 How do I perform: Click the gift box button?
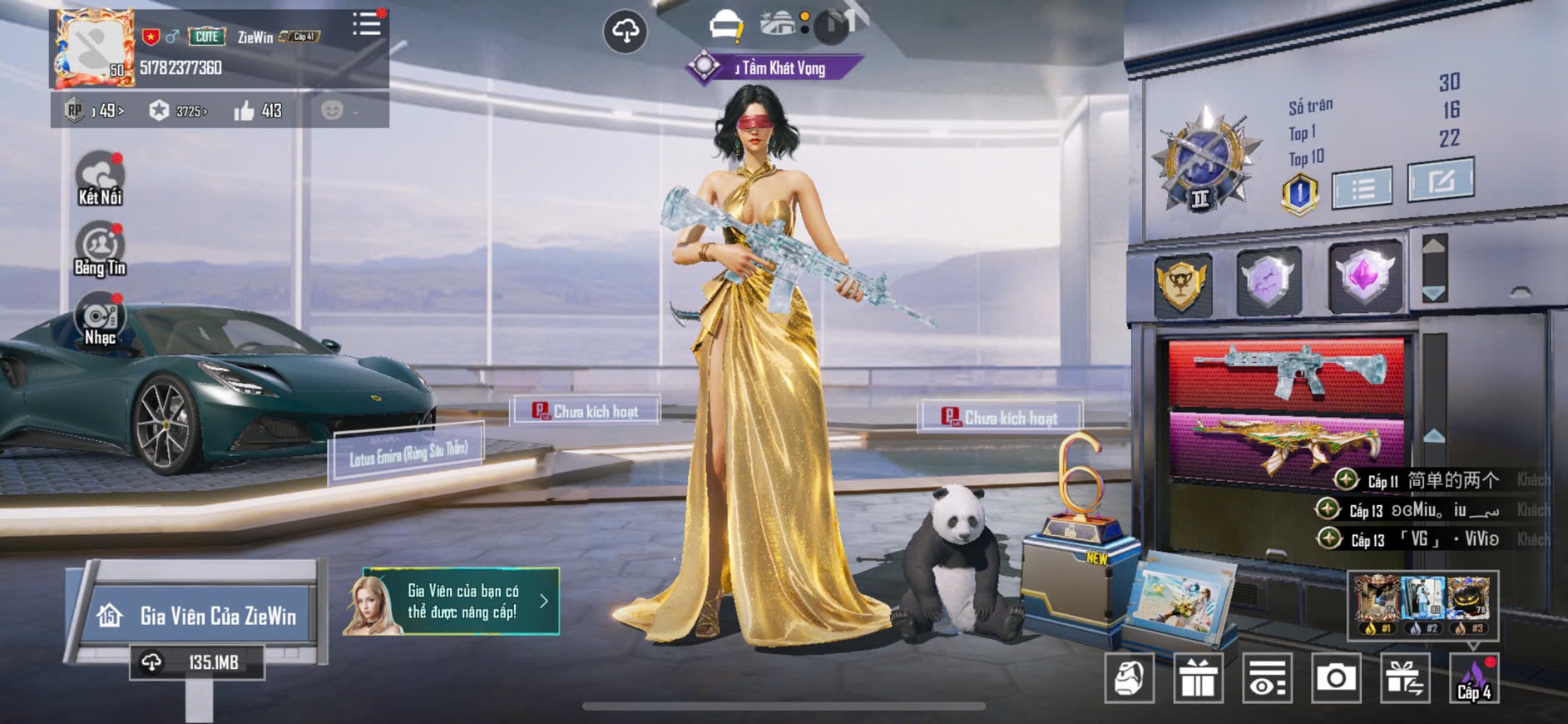1198,678
